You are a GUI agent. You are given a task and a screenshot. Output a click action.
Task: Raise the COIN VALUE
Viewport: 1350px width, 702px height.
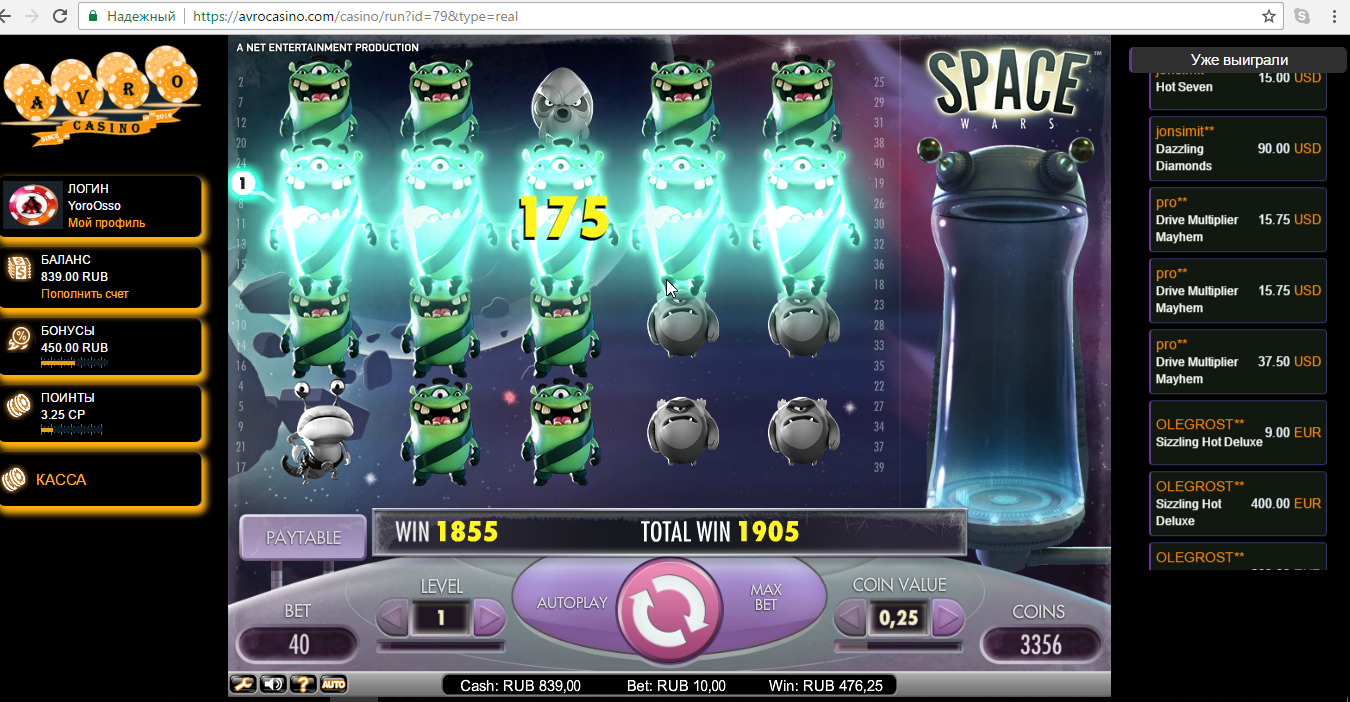[x=946, y=619]
